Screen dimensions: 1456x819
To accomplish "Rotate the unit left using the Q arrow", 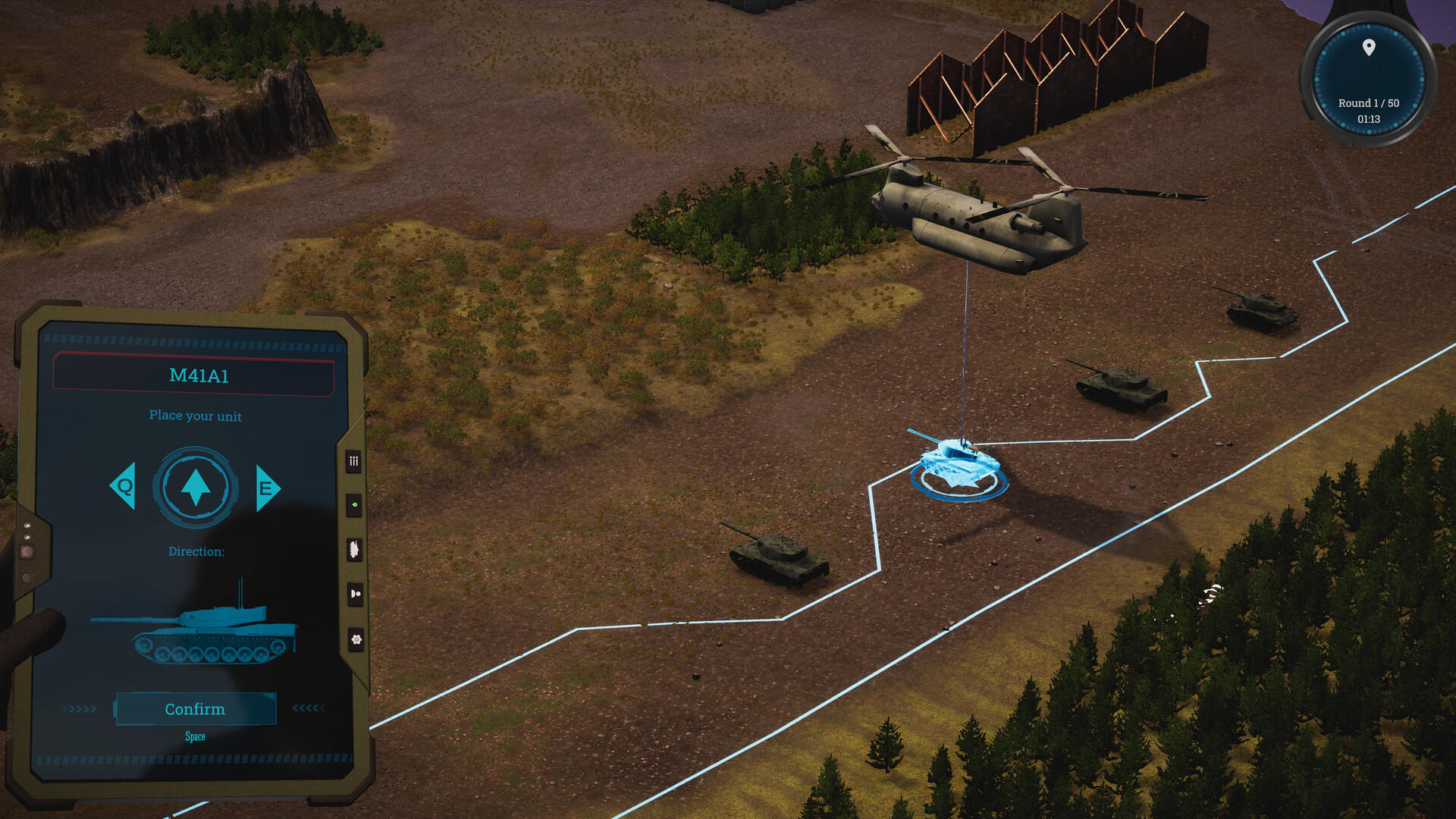I will click(124, 486).
